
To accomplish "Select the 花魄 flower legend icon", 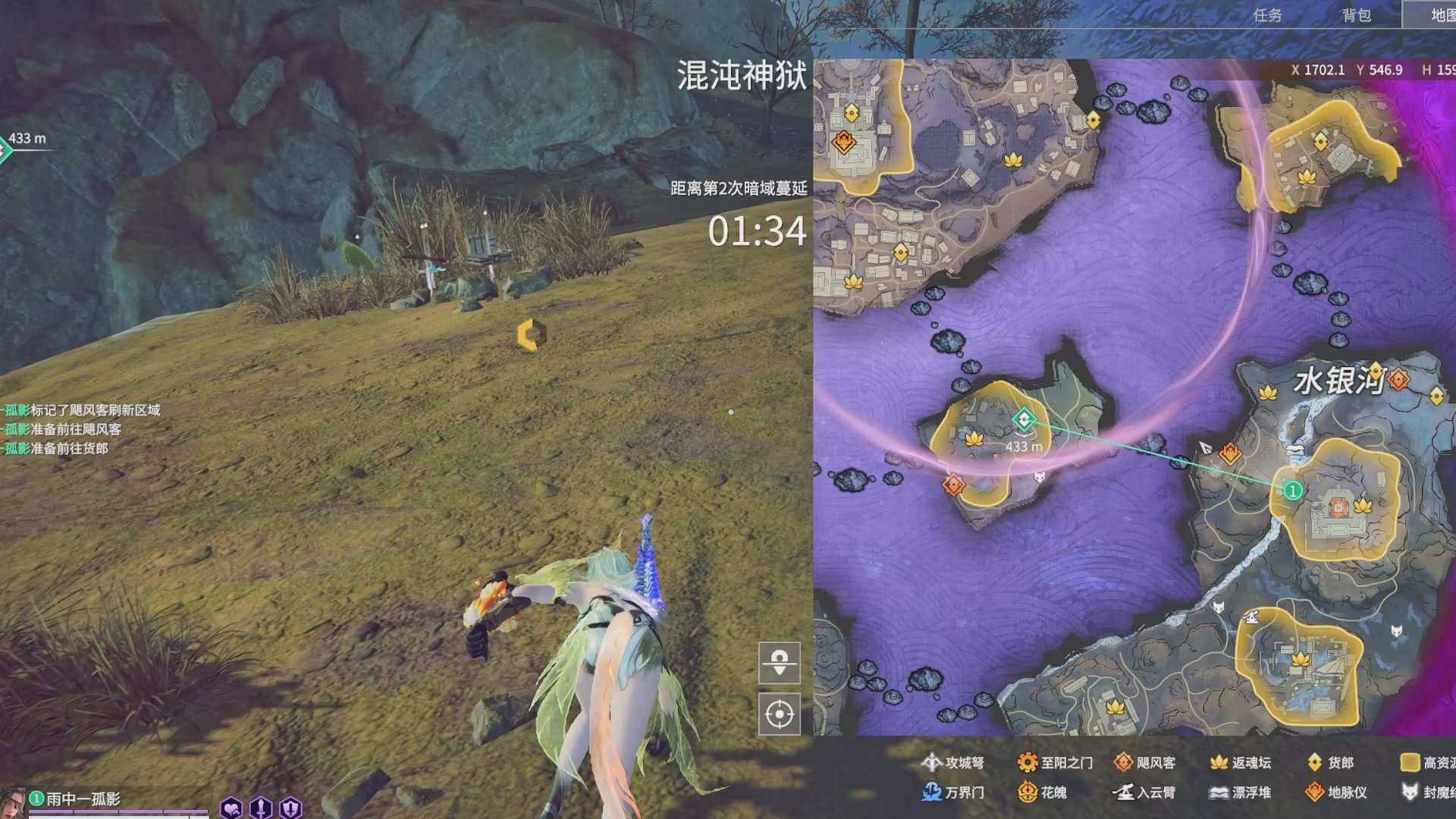I will (1029, 793).
